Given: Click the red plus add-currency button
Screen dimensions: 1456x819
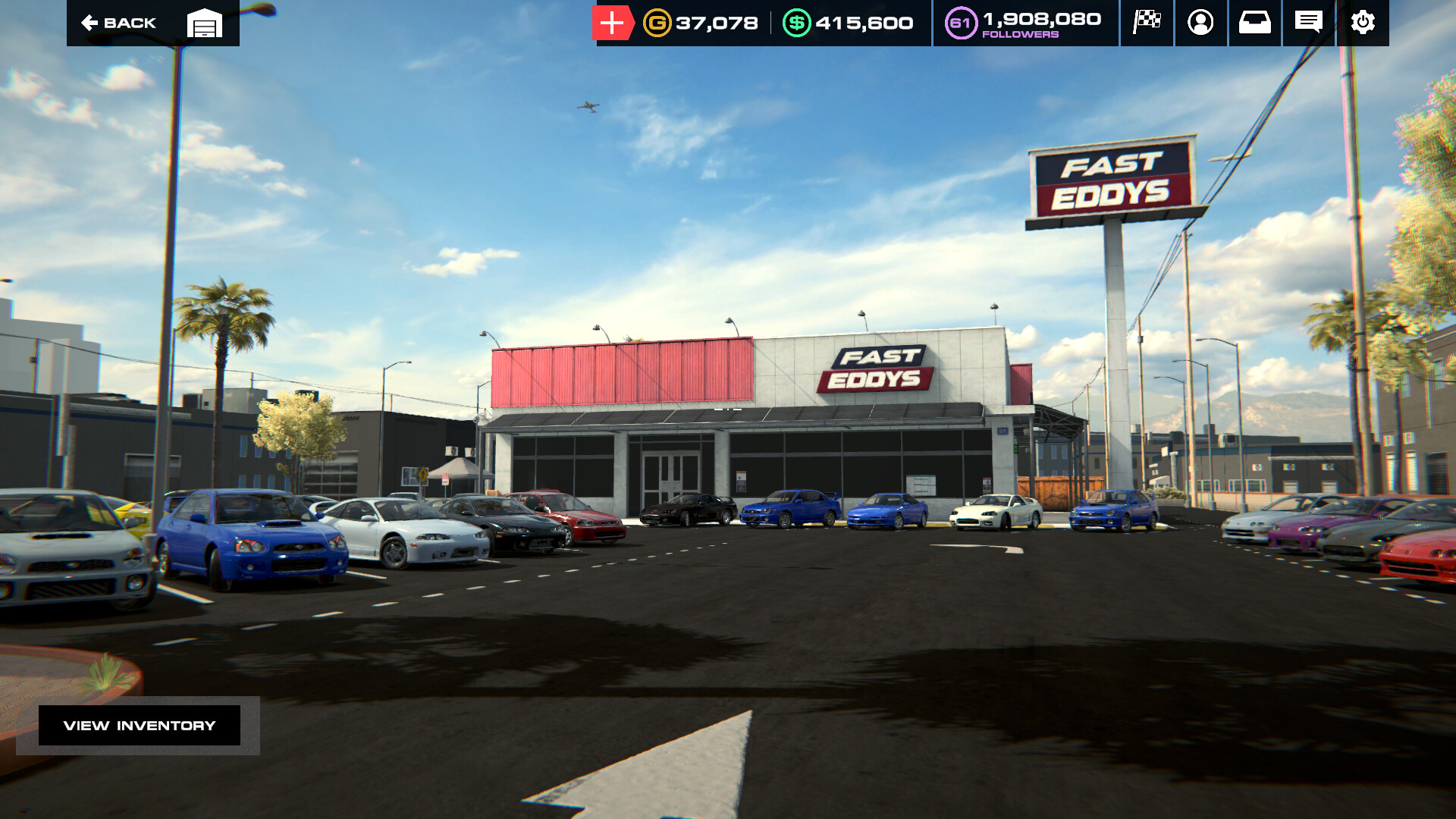Looking at the screenshot, I should click(612, 23).
